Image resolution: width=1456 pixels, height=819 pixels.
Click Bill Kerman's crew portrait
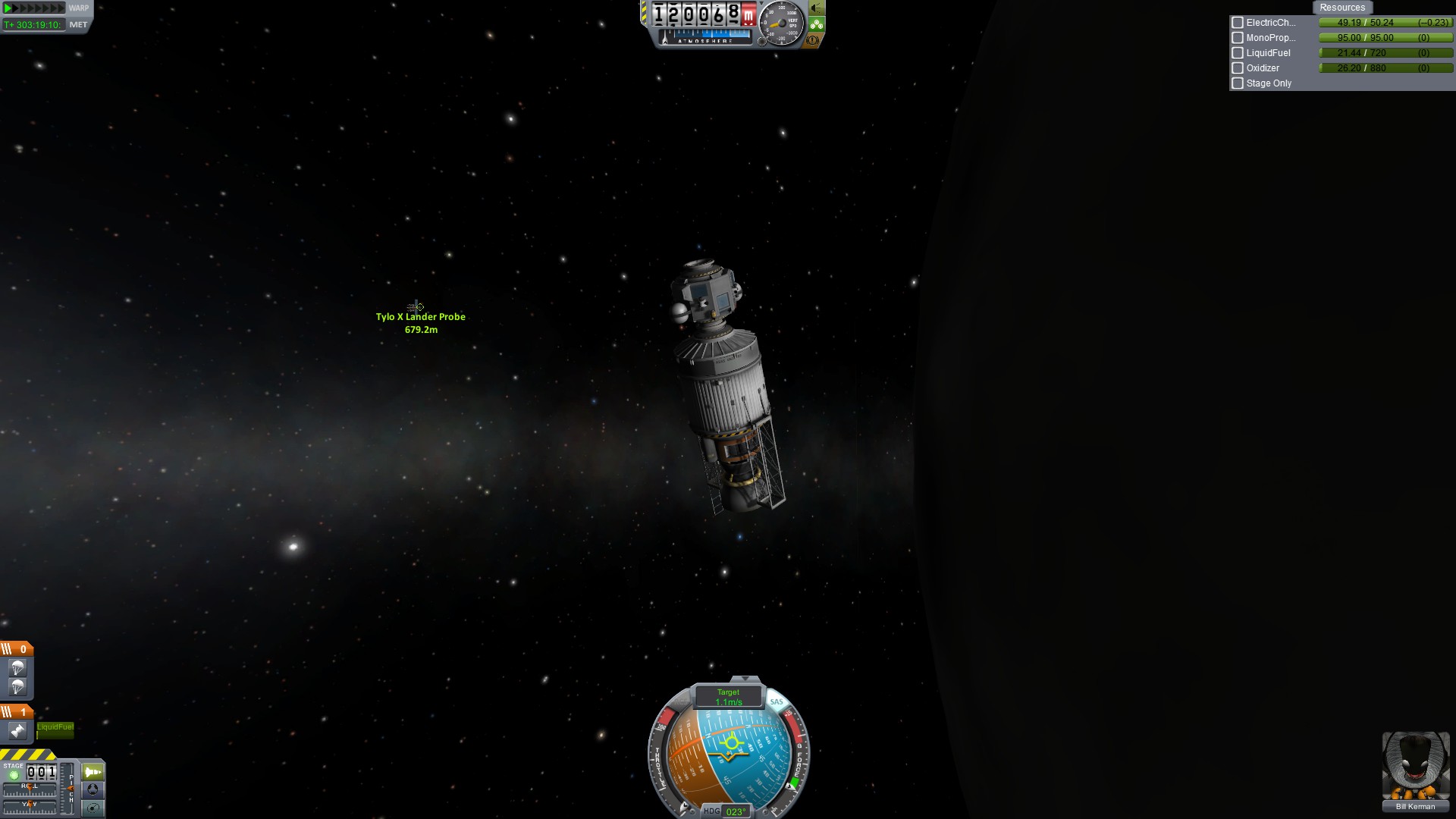tap(1415, 766)
